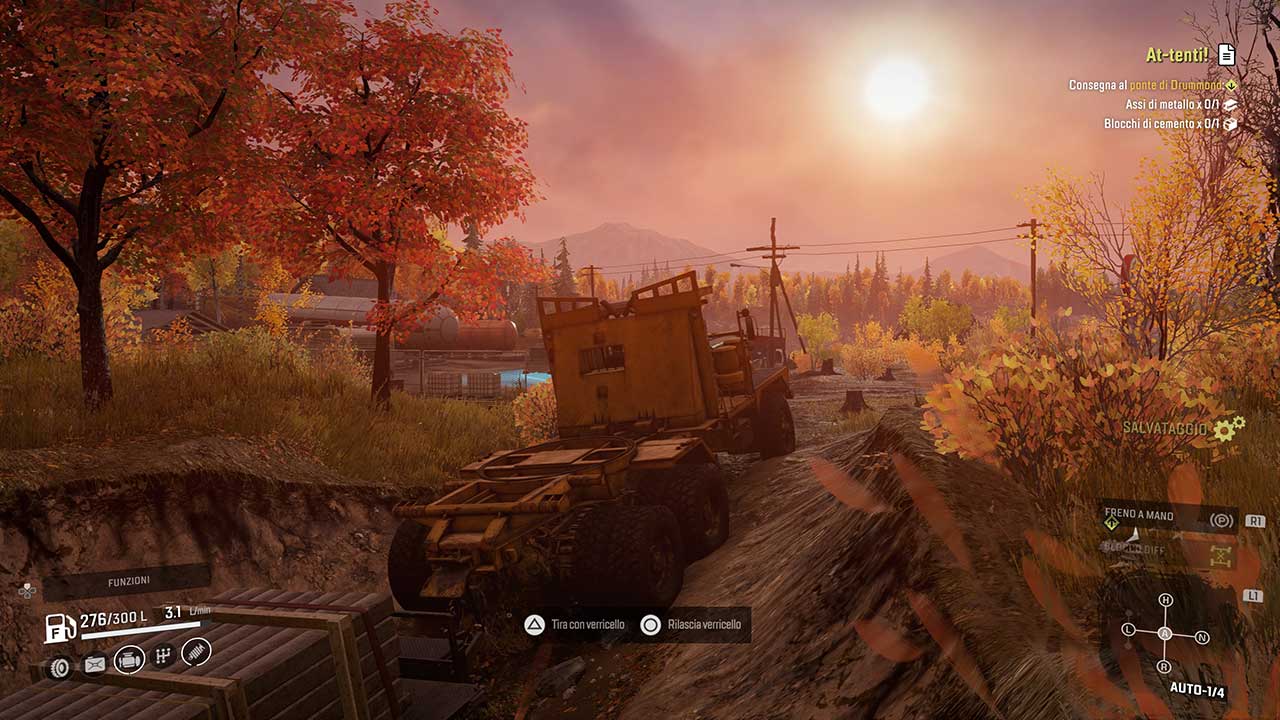The image size is (1280, 720).
Task: Click the fuel canister icon
Action: [94, 663]
